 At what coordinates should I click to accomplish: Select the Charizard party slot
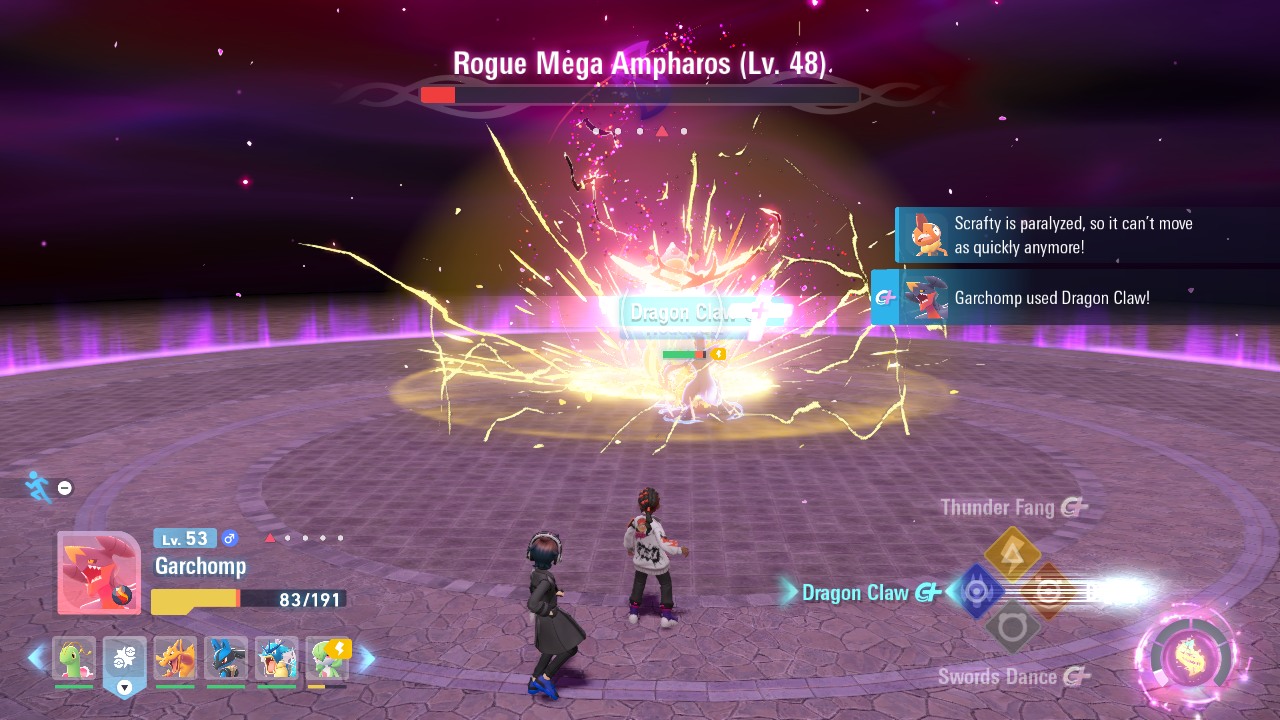tap(175, 659)
